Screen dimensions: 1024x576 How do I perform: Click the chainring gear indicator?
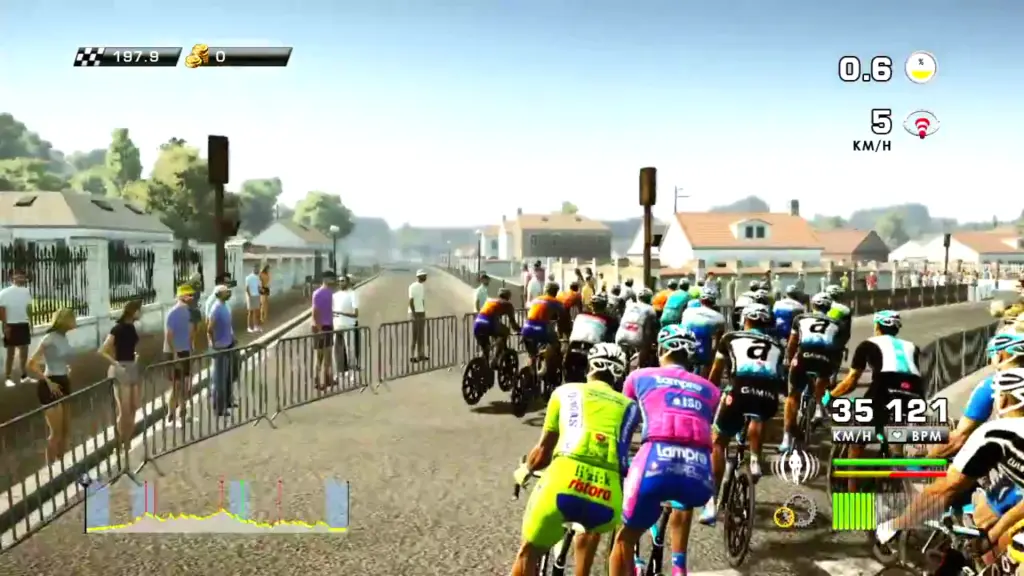coord(797,511)
